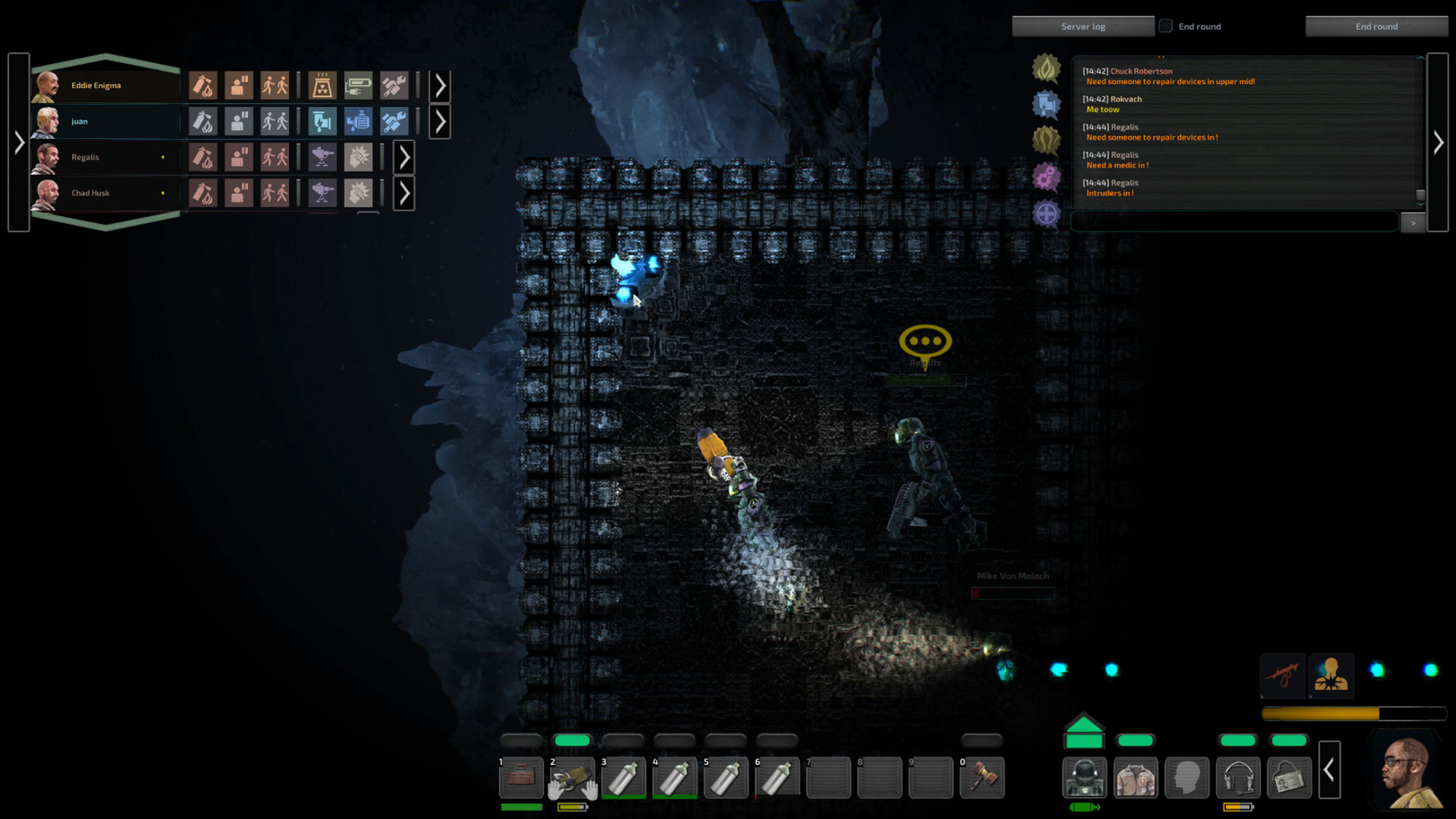Screen dimensions: 1456x819
Task: Expand more orders for Eddie Enigma
Action: coord(440,85)
